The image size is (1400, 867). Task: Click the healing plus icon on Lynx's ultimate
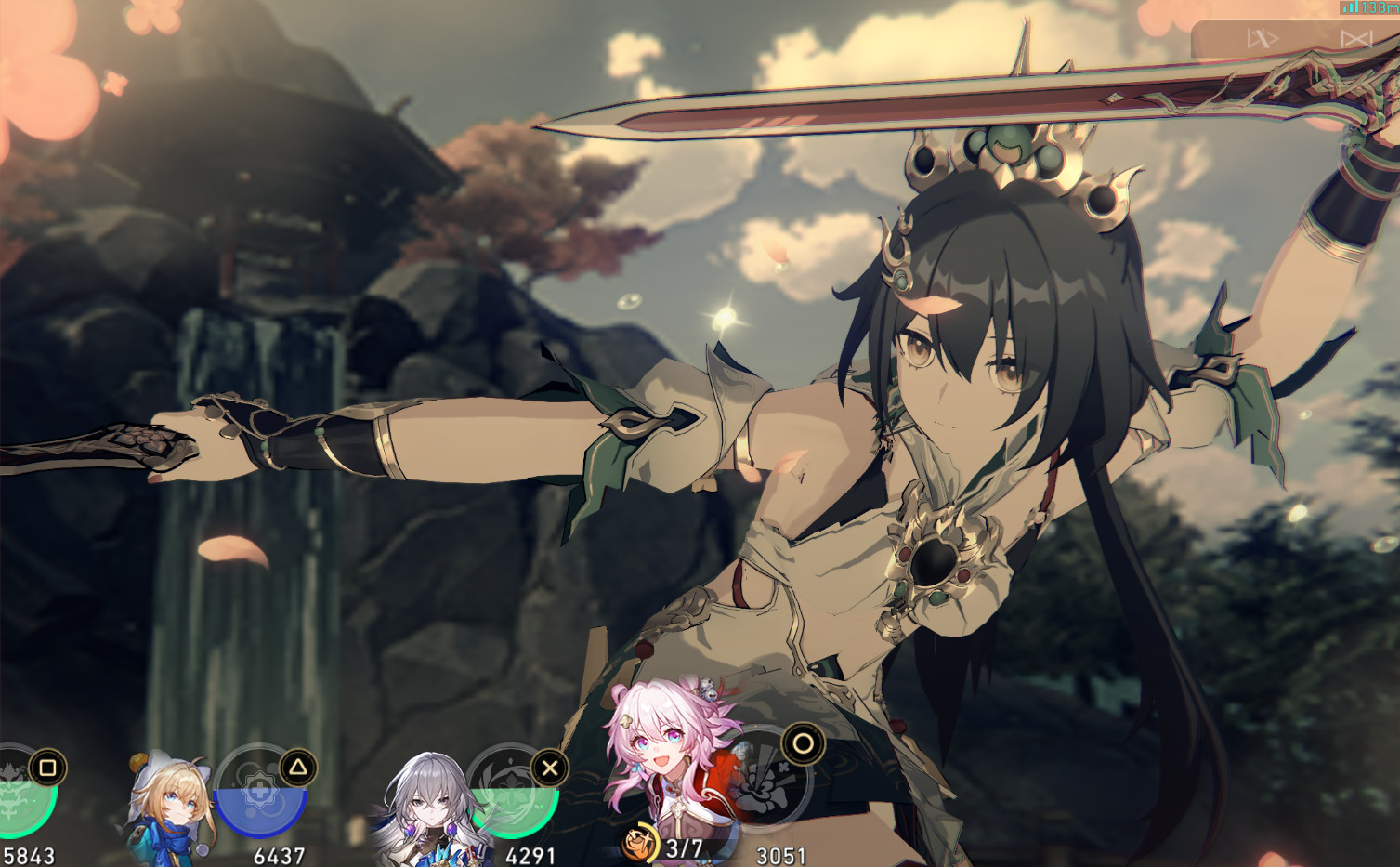[x=261, y=790]
